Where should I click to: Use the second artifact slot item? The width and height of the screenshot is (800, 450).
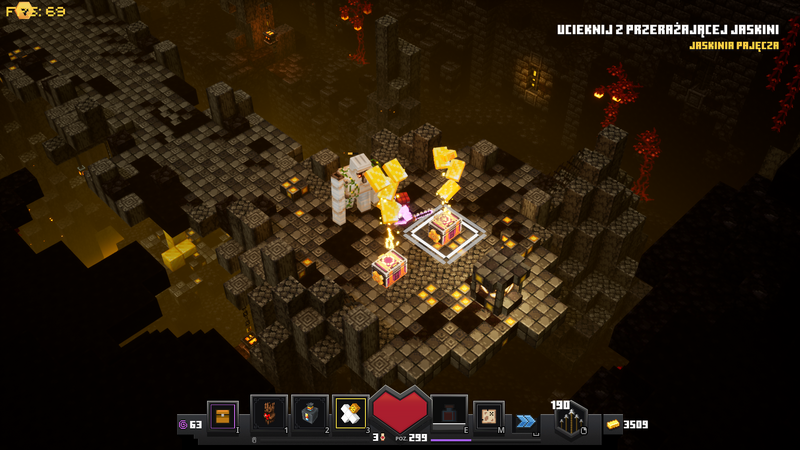(x=310, y=414)
